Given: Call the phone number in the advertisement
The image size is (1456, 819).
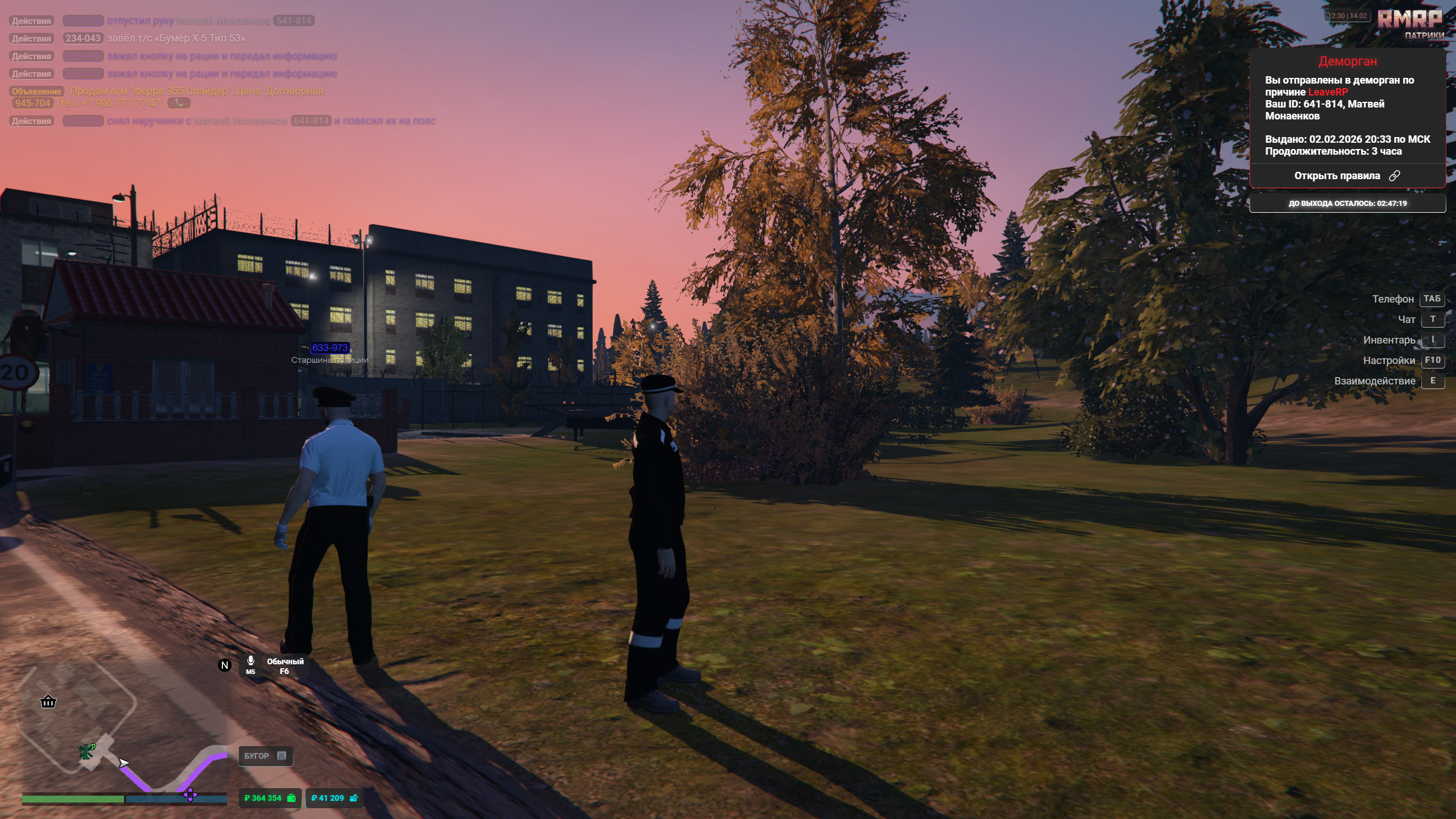Looking at the screenshot, I should click(x=179, y=103).
